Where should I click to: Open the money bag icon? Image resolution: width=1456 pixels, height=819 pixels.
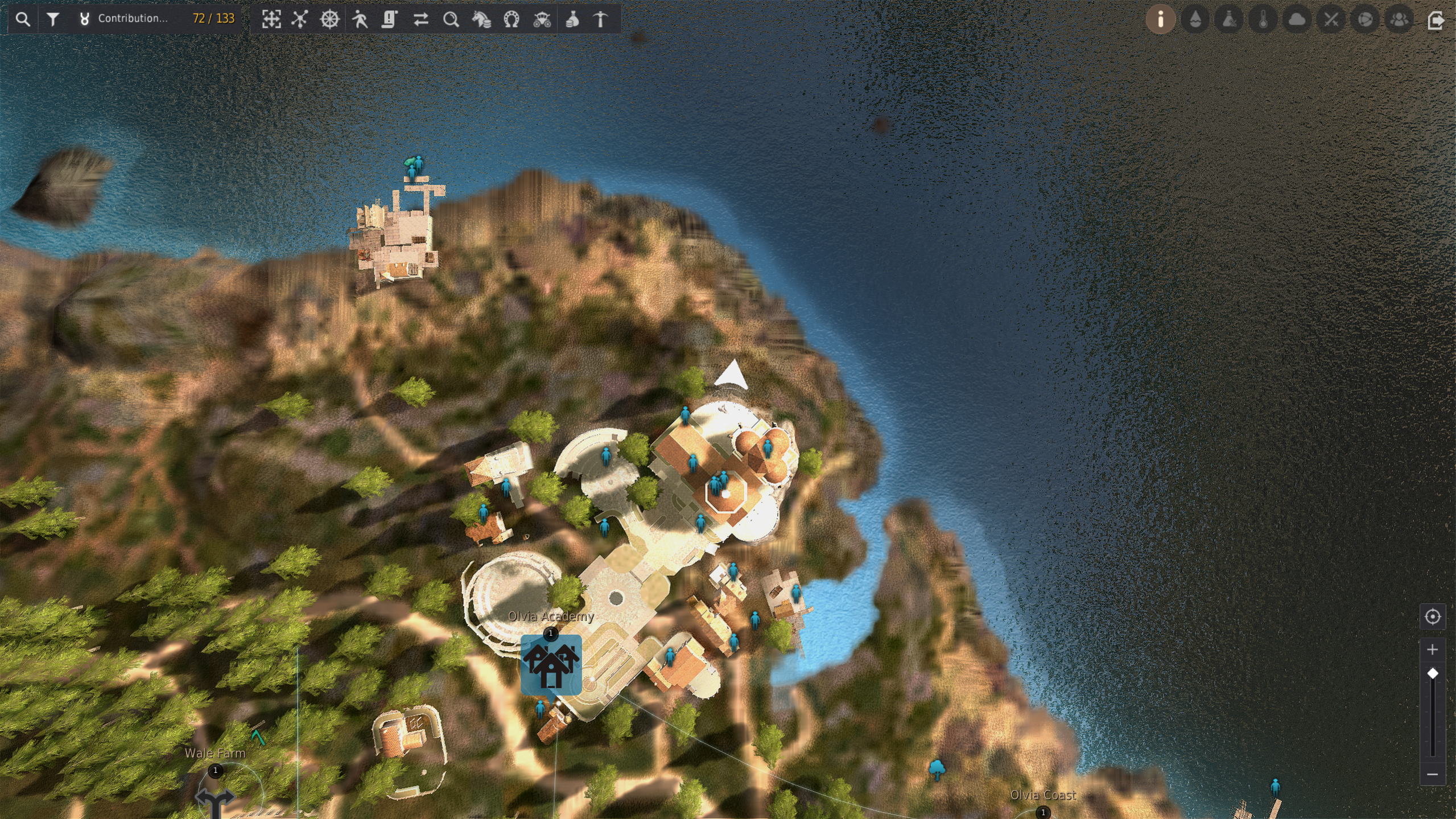point(572,19)
